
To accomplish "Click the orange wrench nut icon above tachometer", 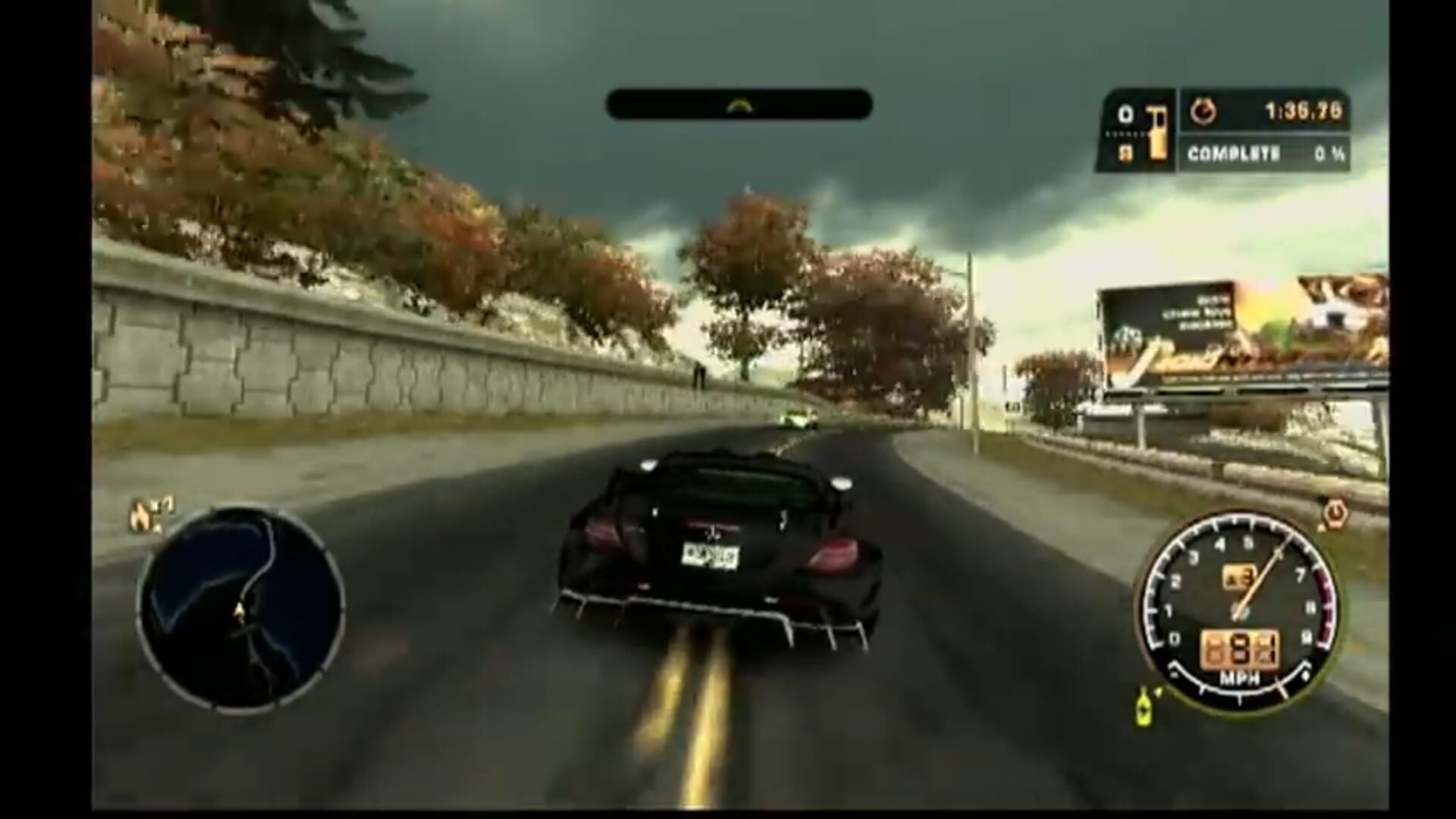I will point(1335,513).
